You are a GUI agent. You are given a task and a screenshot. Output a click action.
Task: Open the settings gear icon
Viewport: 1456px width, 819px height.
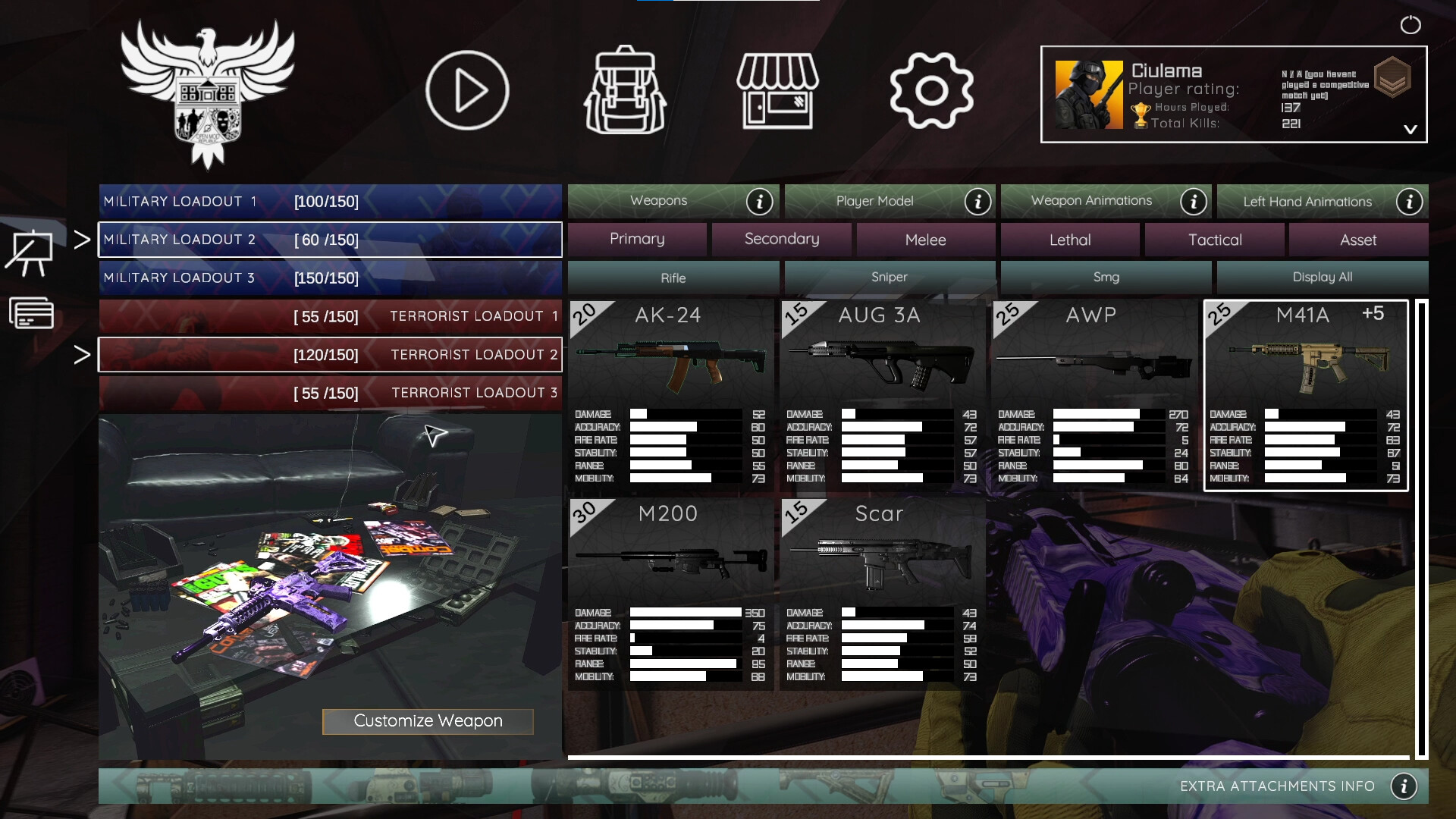[x=931, y=89]
